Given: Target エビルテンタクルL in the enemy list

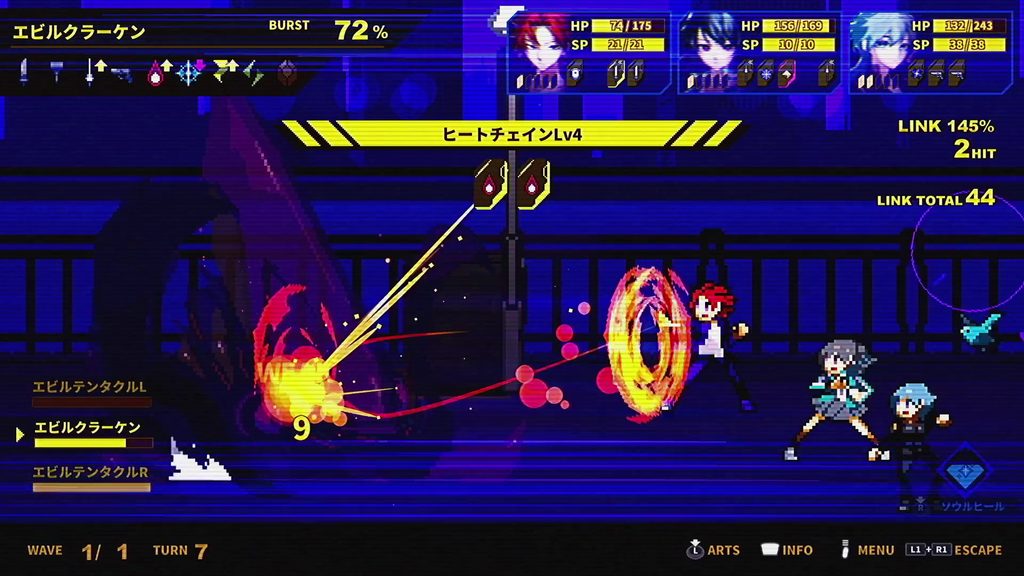Looking at the screenshot, I should click(90, 386).
